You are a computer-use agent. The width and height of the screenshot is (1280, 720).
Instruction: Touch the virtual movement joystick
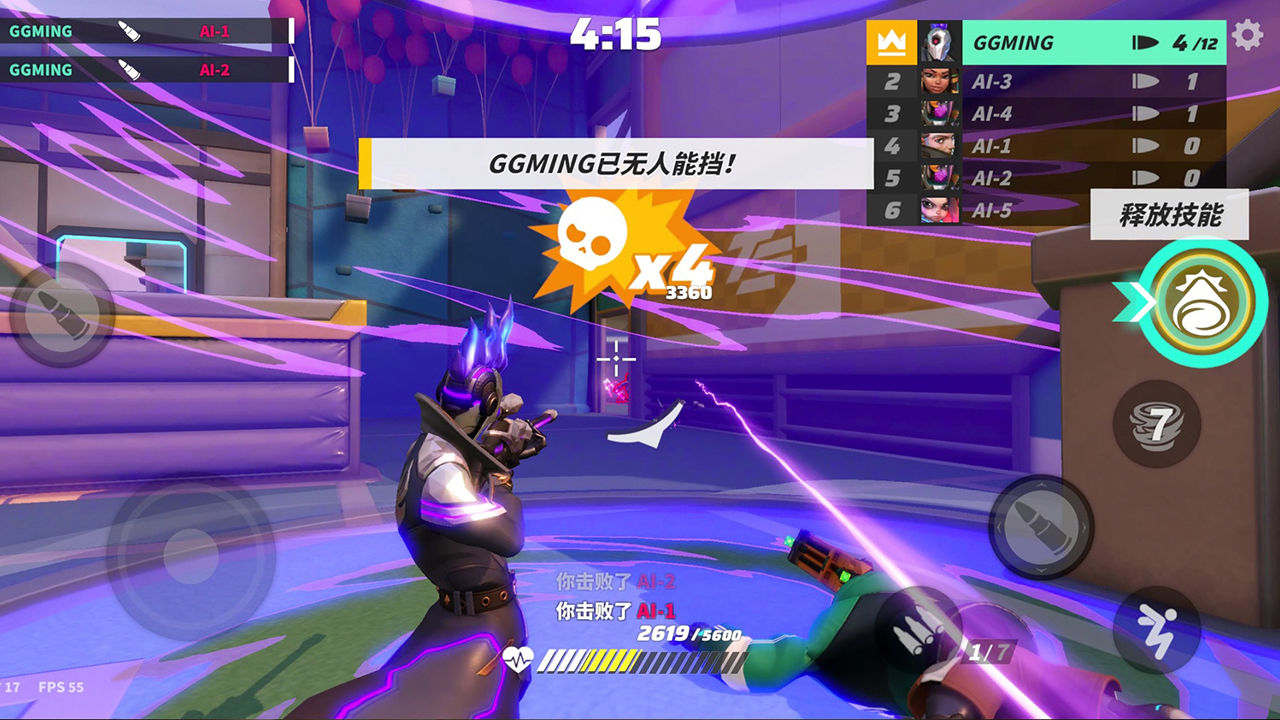190,557
